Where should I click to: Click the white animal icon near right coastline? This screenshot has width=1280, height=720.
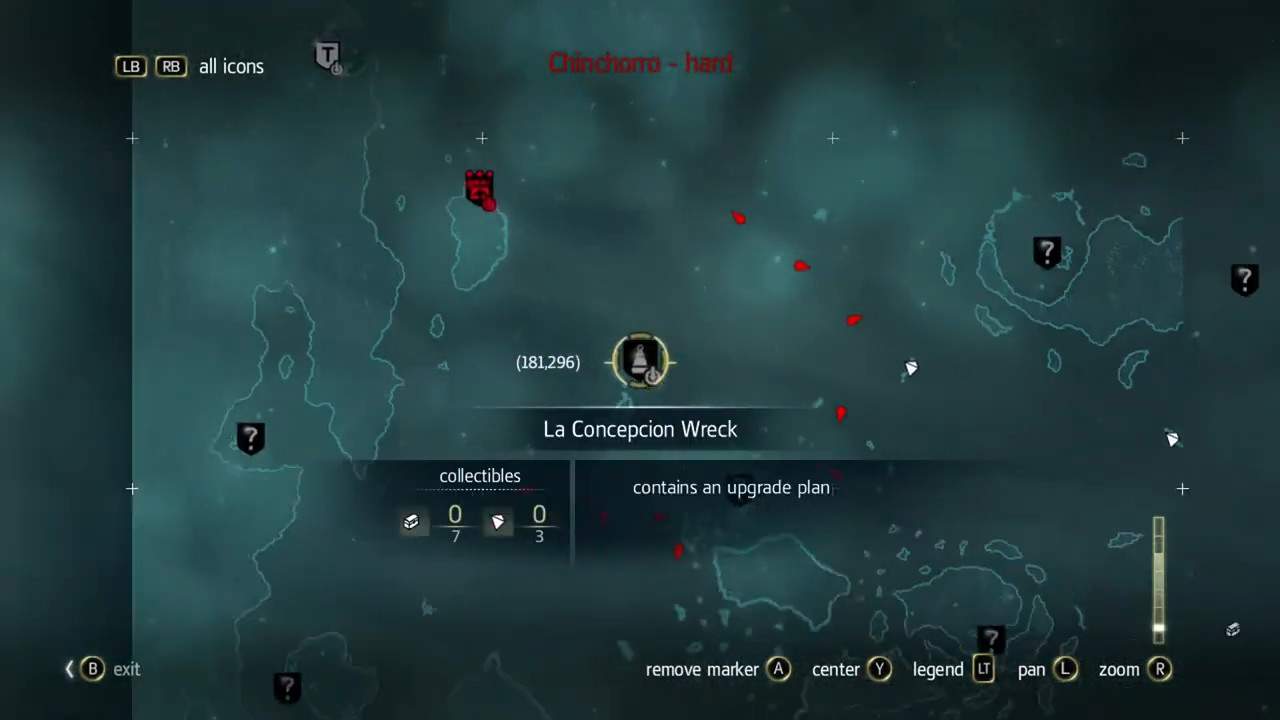1172,439
